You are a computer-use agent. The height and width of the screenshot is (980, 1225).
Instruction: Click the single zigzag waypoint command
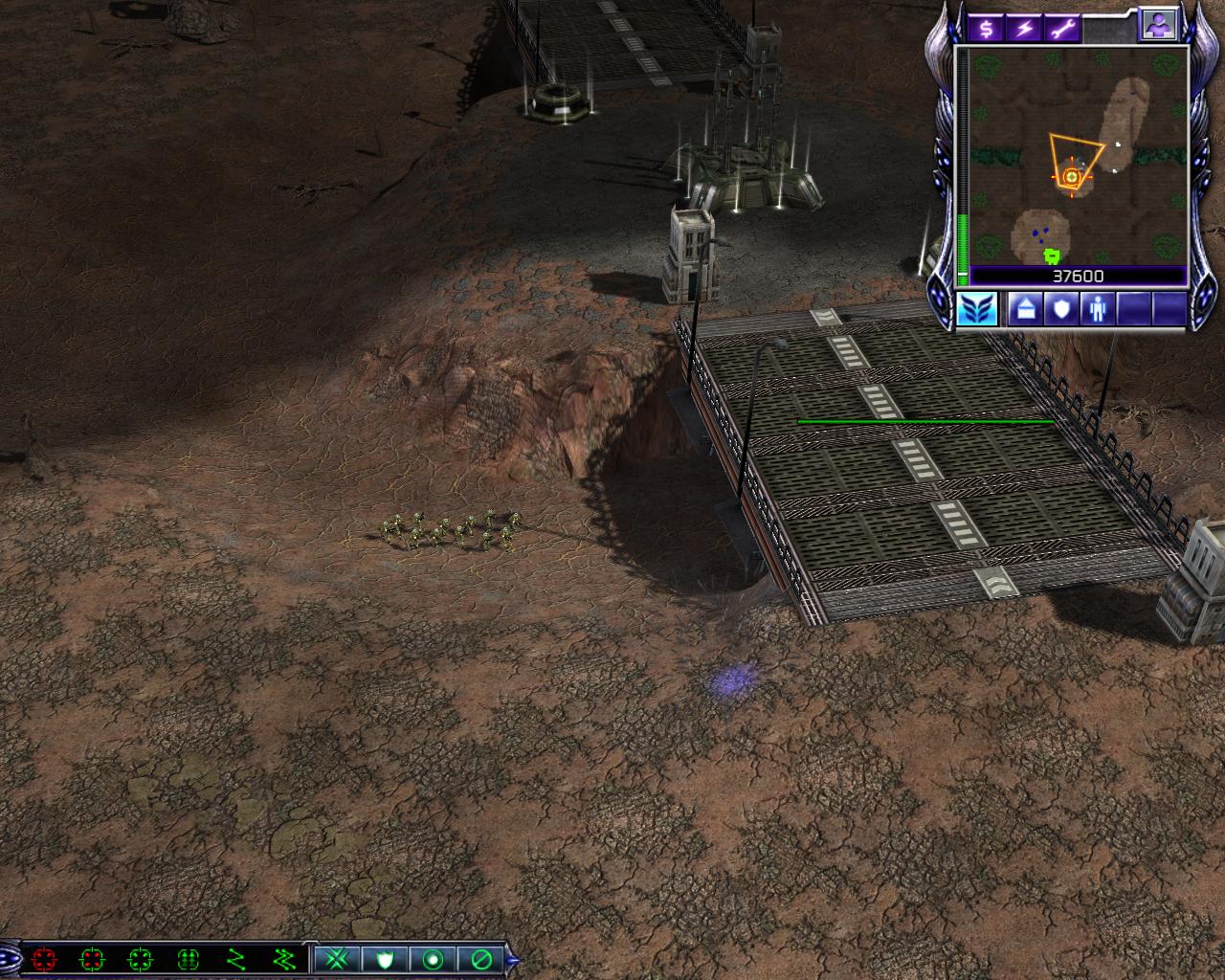pos(235,958)
